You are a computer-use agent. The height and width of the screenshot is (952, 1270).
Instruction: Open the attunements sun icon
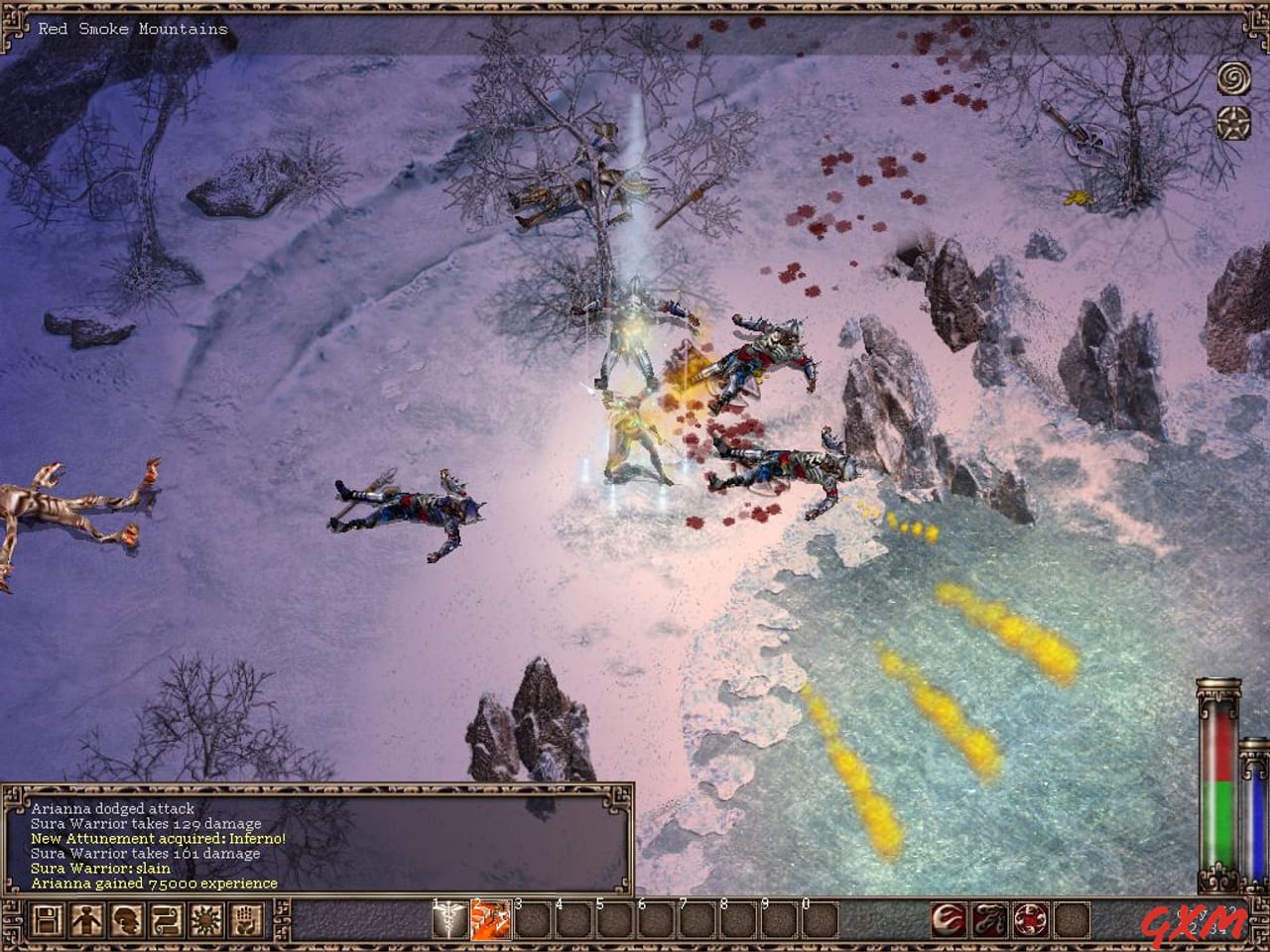[206, 920]
